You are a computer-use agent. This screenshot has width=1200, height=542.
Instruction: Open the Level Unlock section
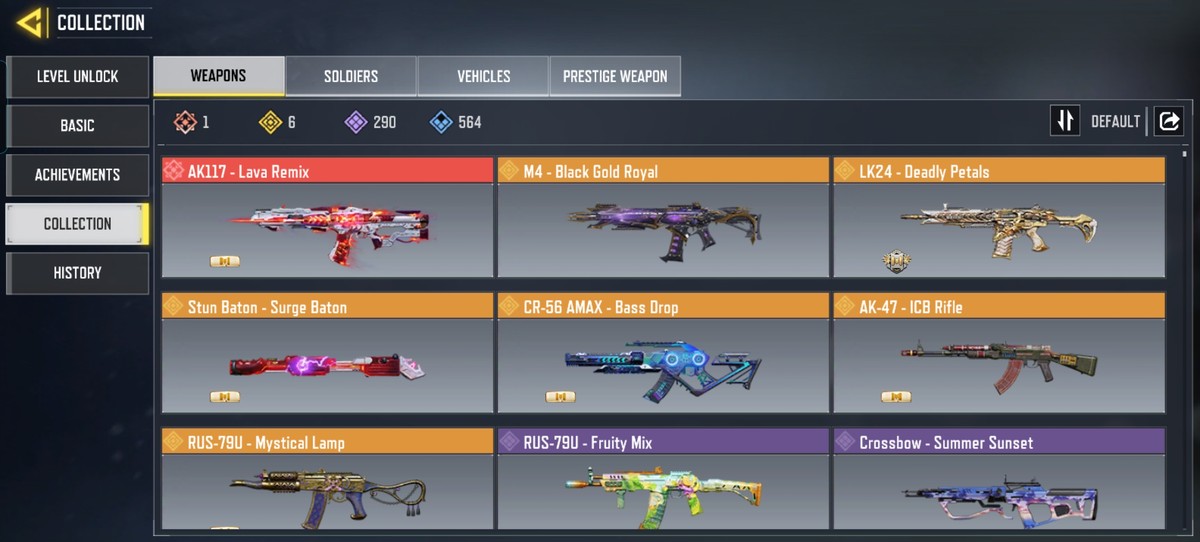pyautogui.click(x=77, y=76)
